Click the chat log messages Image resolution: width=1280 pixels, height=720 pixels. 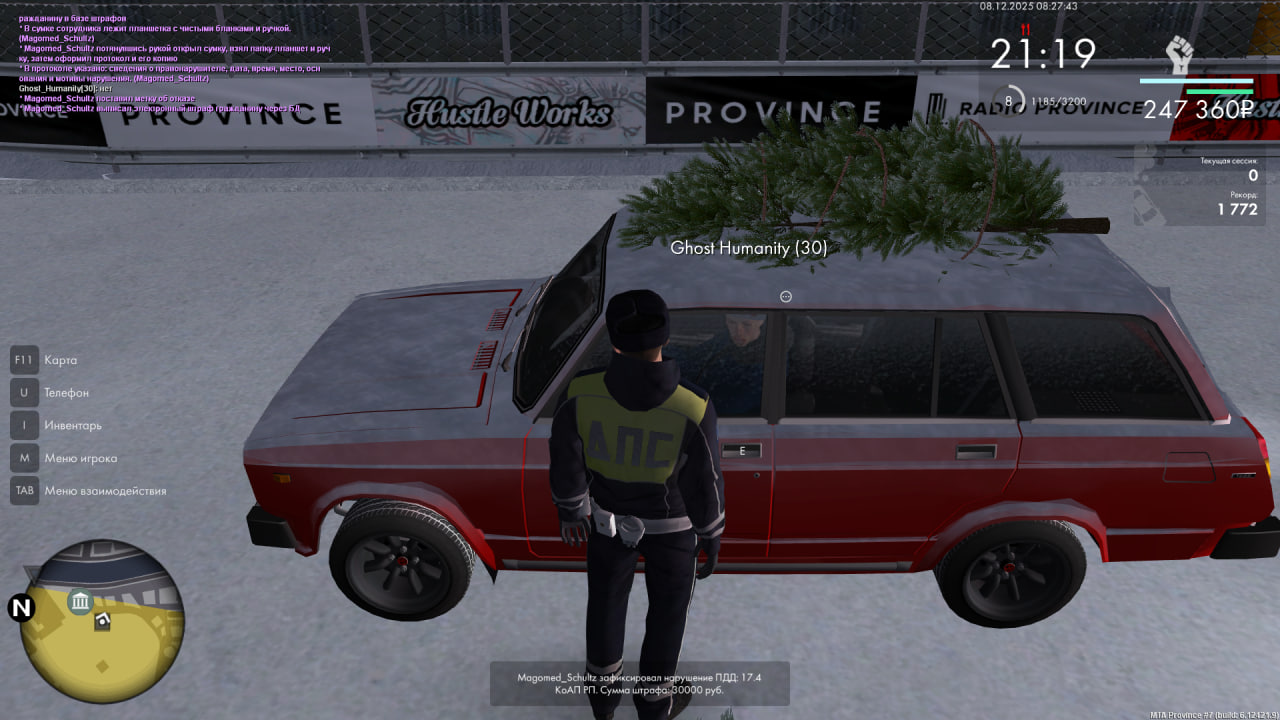coord(170,58)
